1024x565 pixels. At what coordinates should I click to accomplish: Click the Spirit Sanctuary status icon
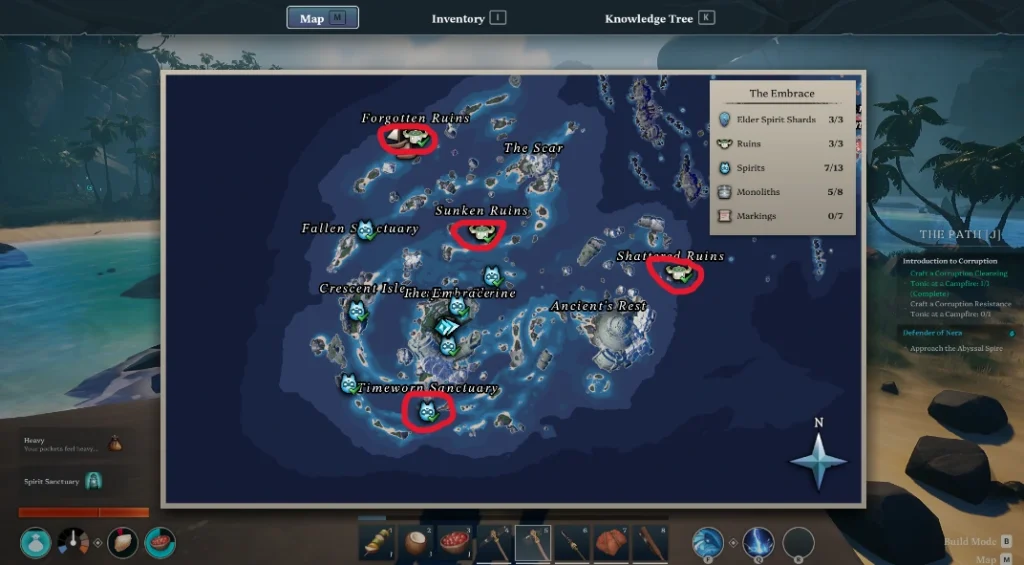click(93, 482)
